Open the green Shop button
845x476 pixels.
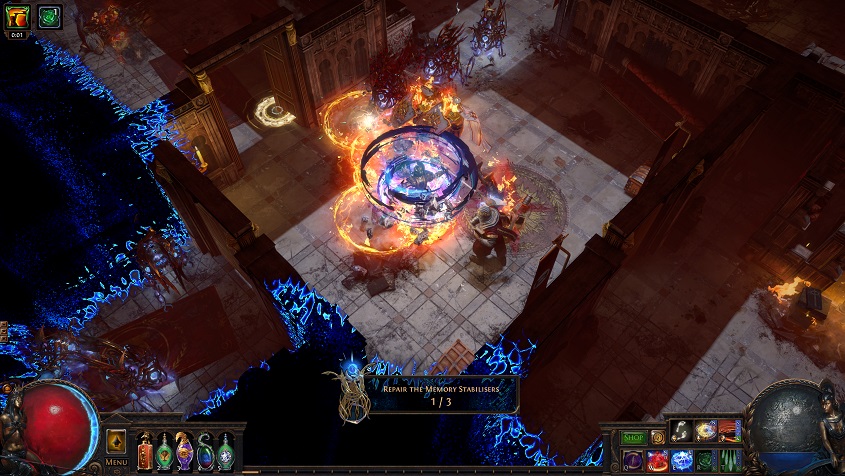point(634,437)
